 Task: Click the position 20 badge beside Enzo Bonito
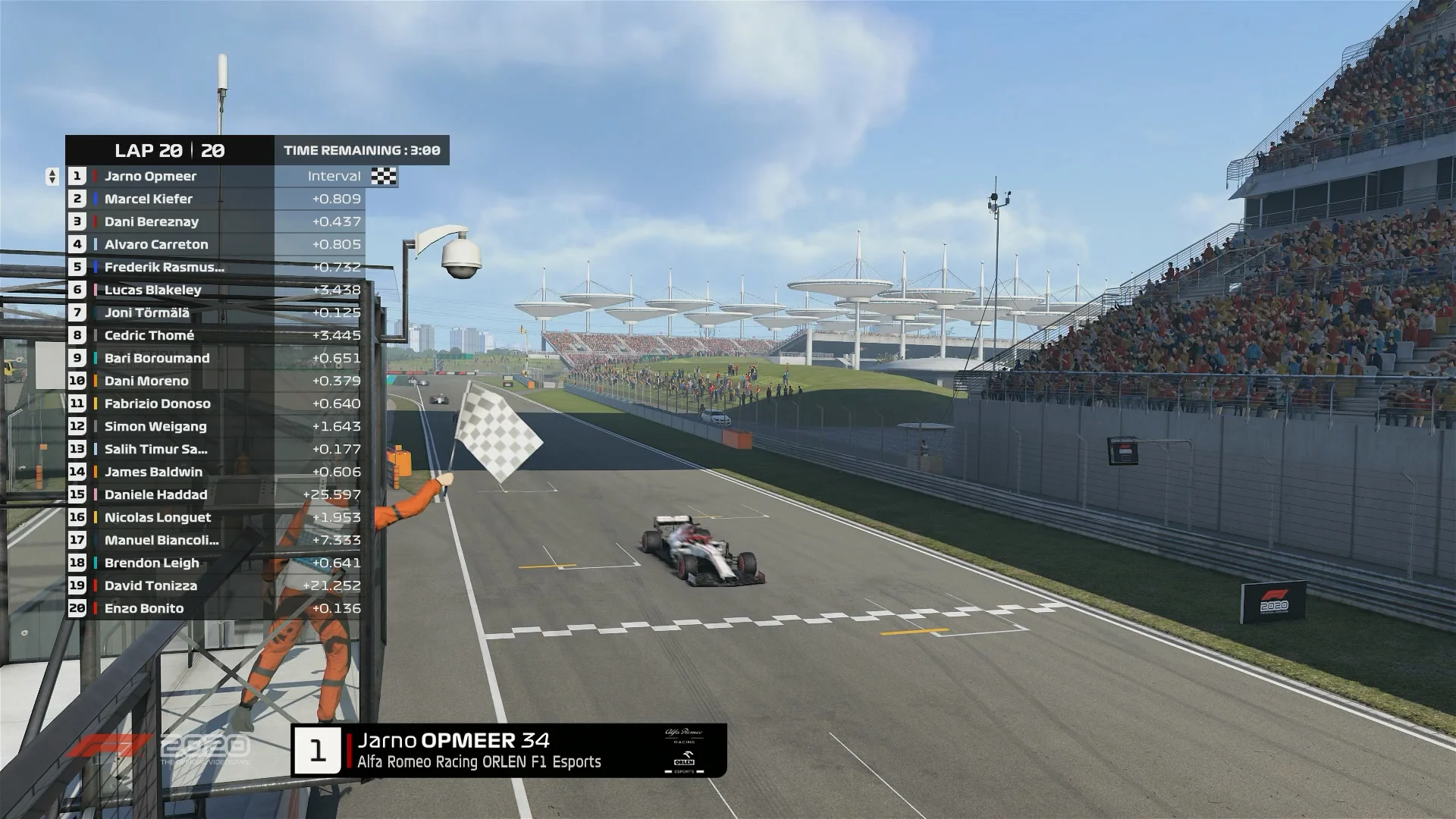click(x=77, y=608)
